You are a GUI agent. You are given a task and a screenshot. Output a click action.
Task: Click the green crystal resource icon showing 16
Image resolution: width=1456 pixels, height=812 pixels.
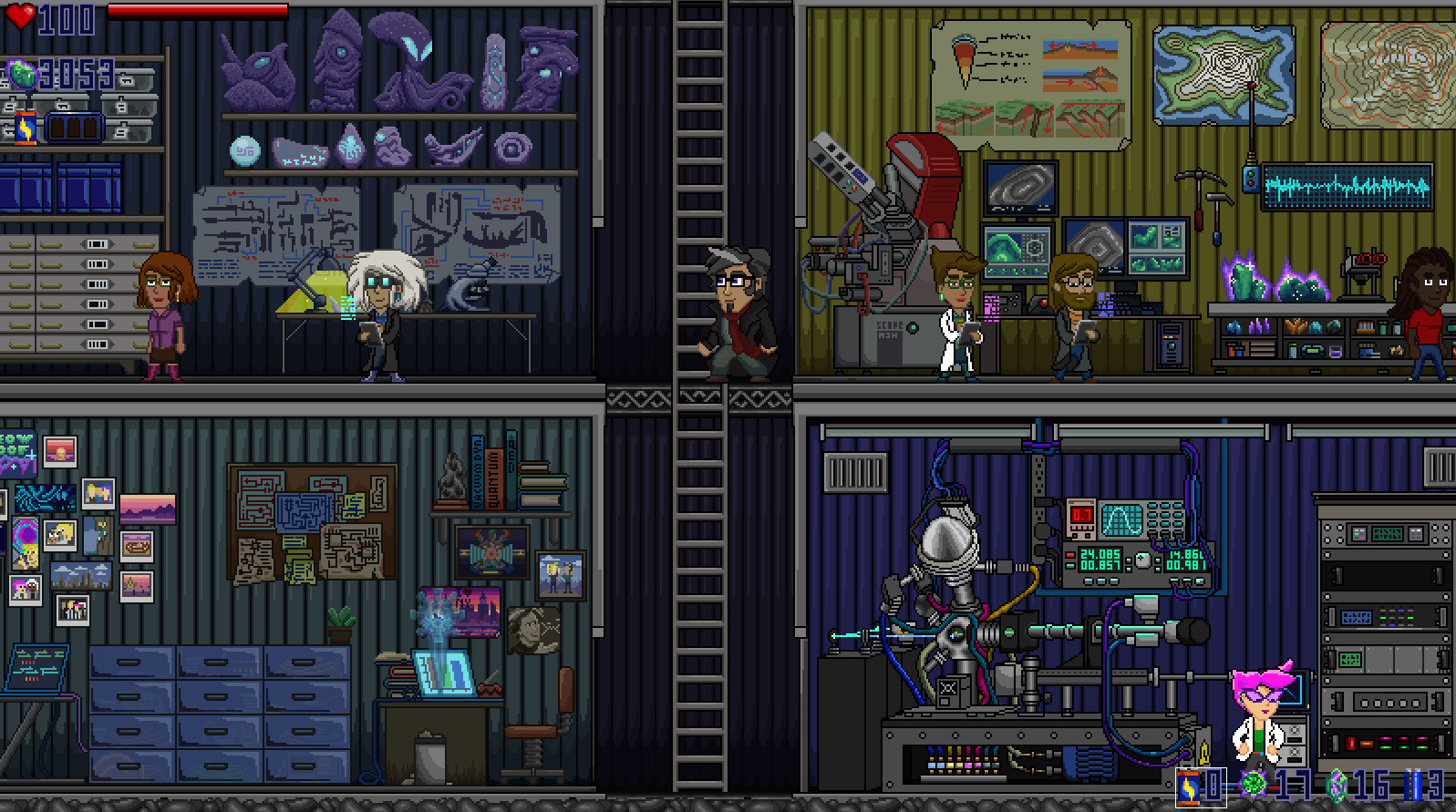[1338, 786]
